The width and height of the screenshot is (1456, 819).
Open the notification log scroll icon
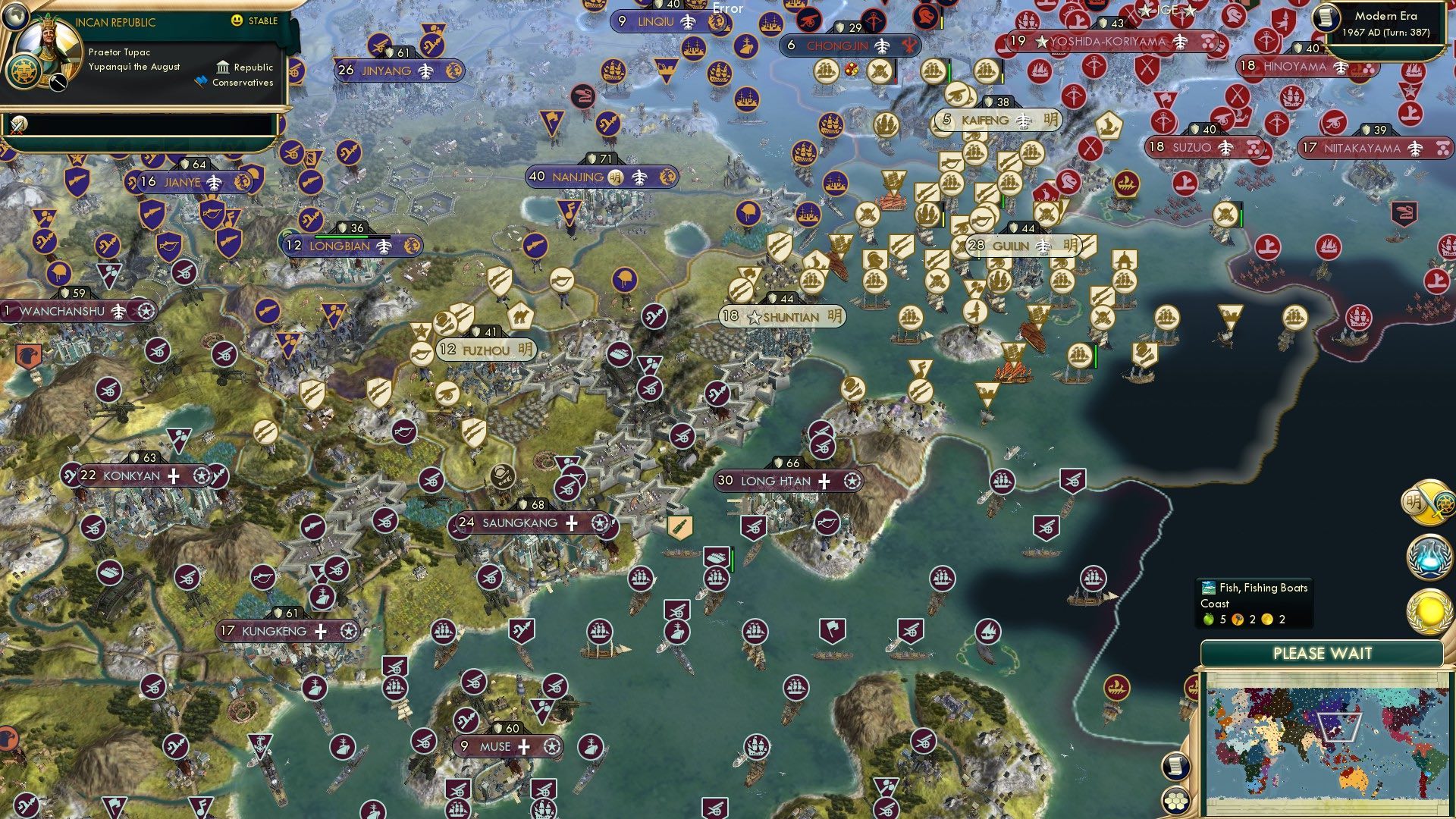(1175, 767)
